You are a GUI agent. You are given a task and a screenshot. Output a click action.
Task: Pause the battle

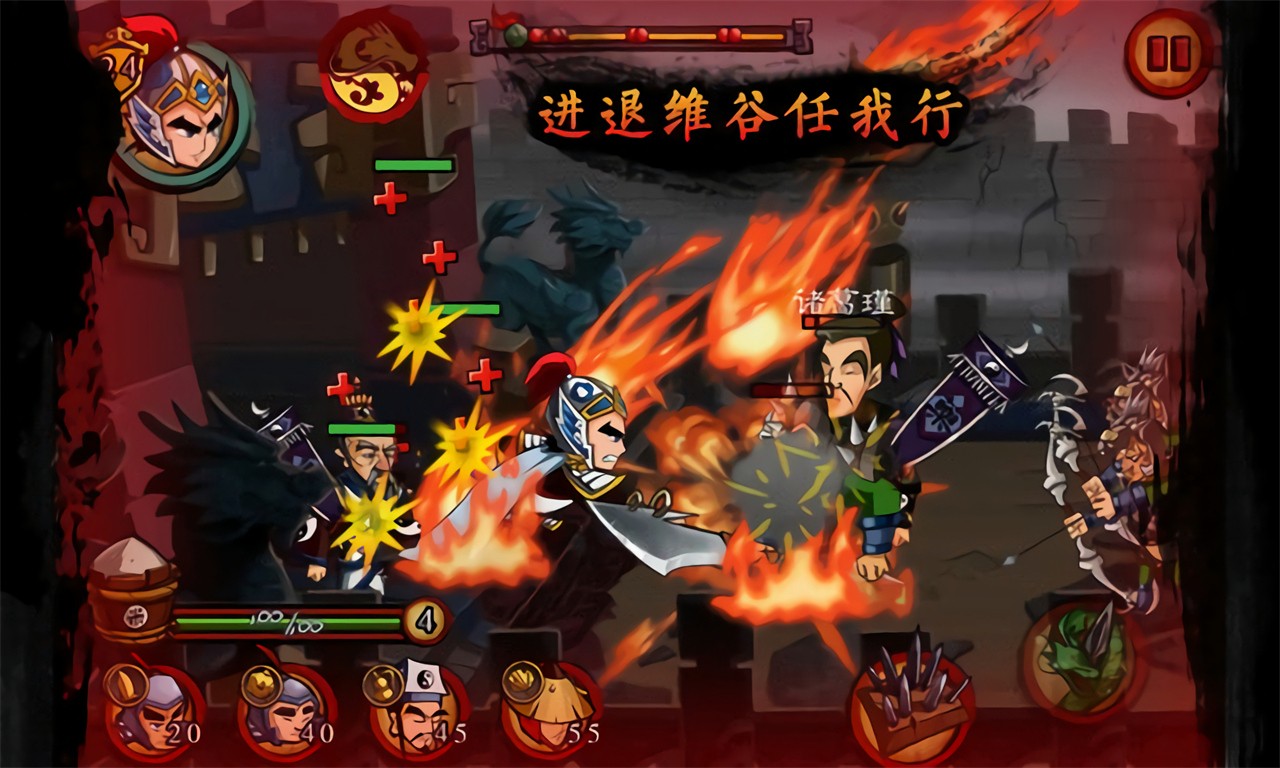(x=1168, y=53)
